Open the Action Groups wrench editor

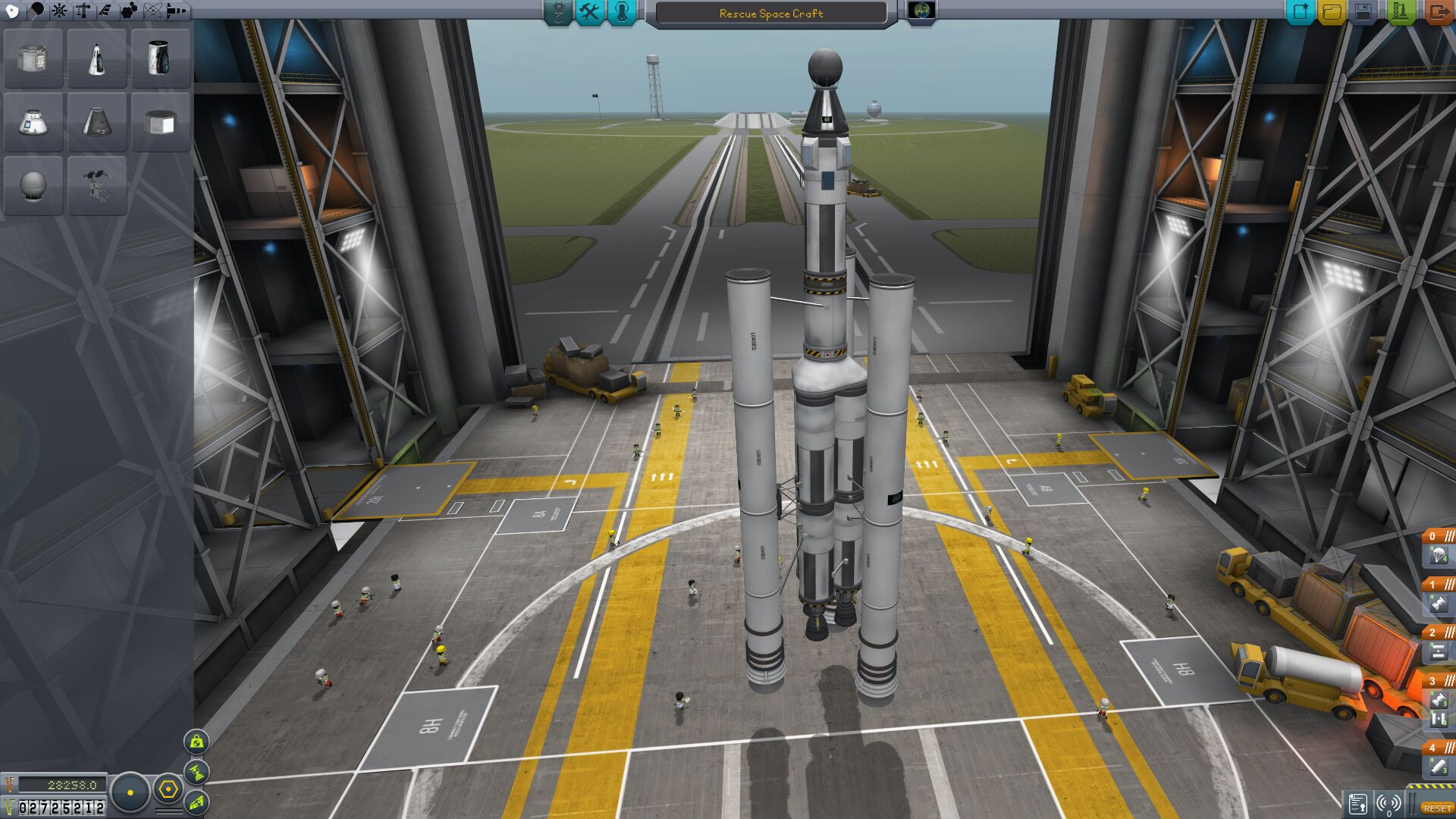tap(589, 12)
